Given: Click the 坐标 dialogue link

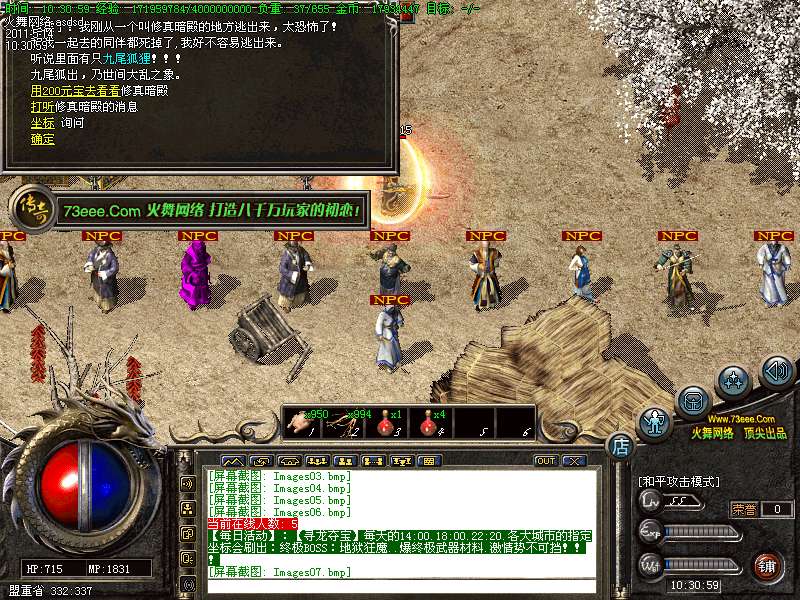Looking at the screenshot, I should coord(43,122).
